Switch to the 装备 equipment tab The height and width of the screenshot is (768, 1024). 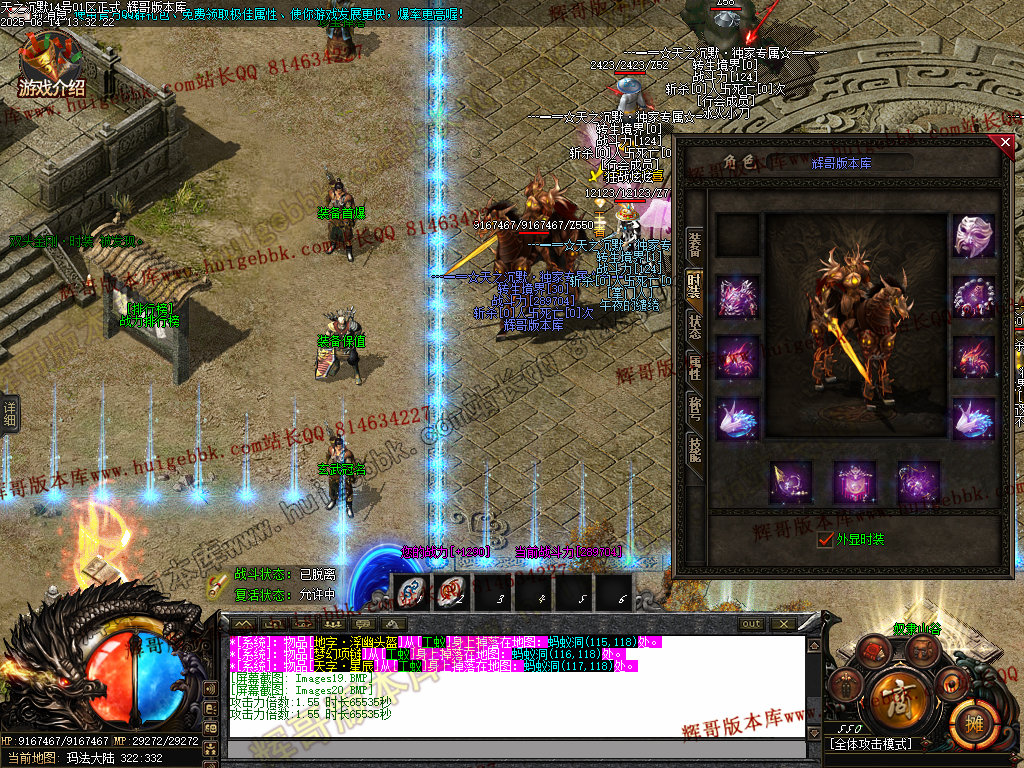click(694, 243)
